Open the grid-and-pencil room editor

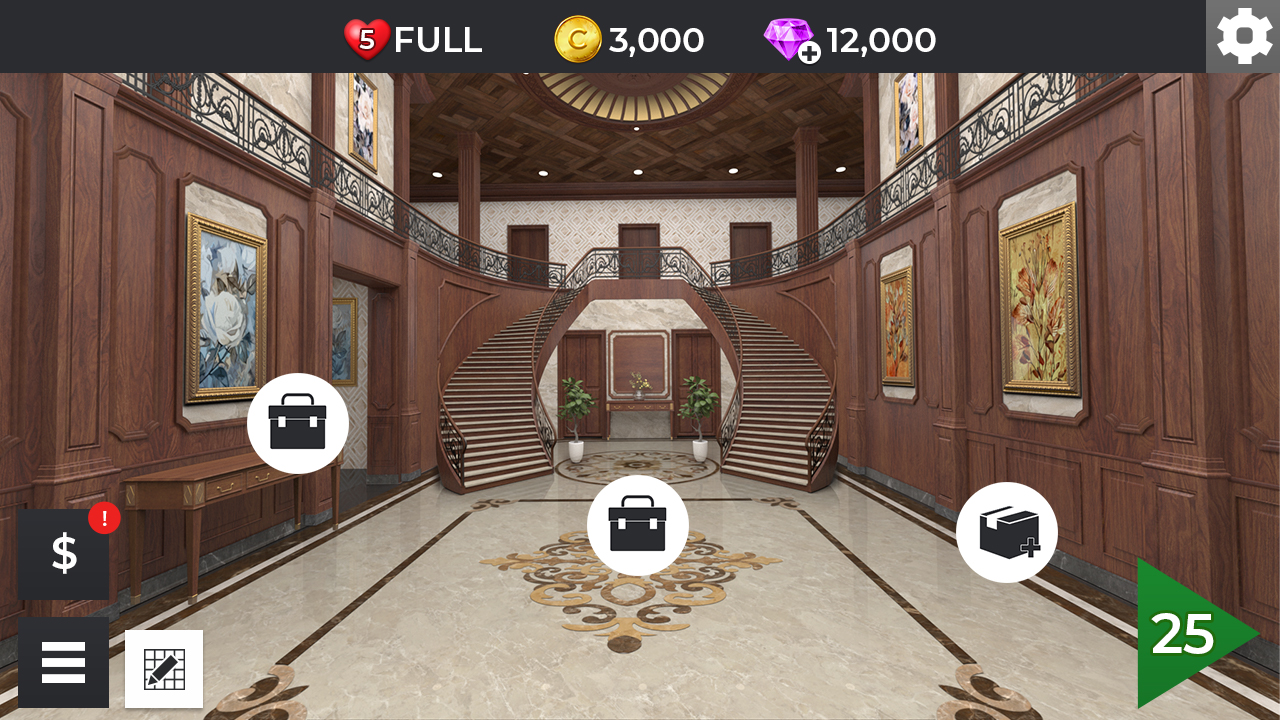coord(164,668)
